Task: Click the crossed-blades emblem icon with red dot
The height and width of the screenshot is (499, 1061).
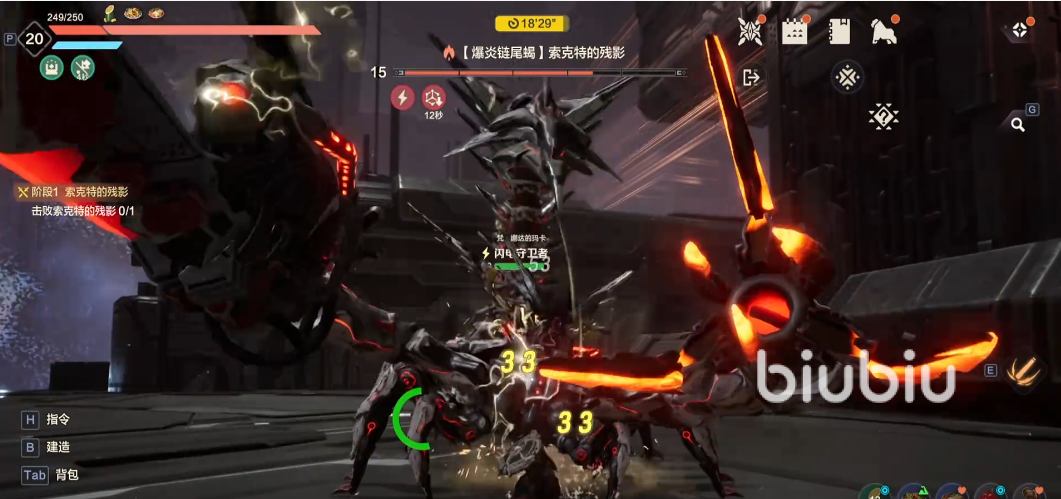Action: point(750,31)
